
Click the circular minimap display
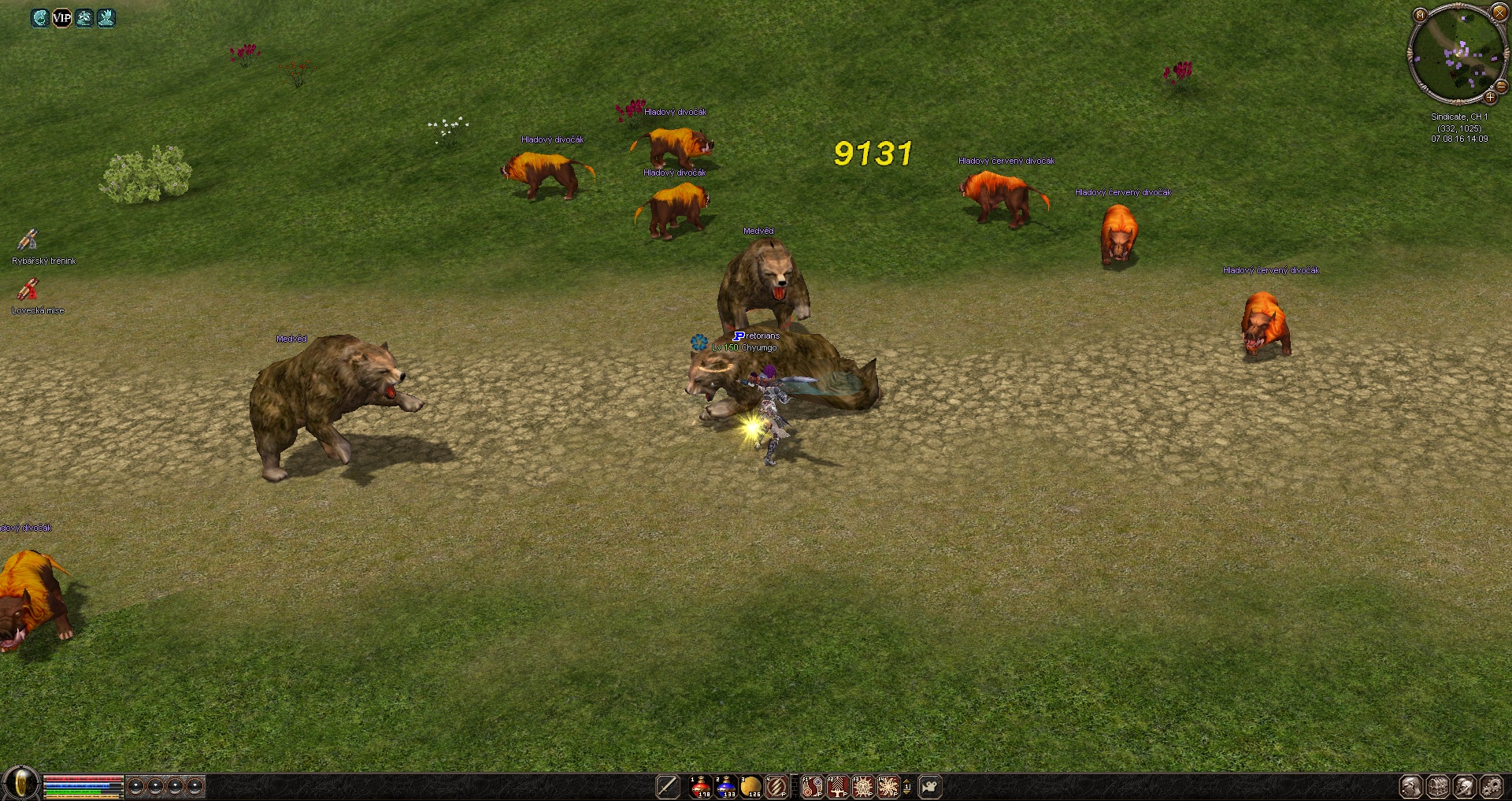pos(1456,54)
